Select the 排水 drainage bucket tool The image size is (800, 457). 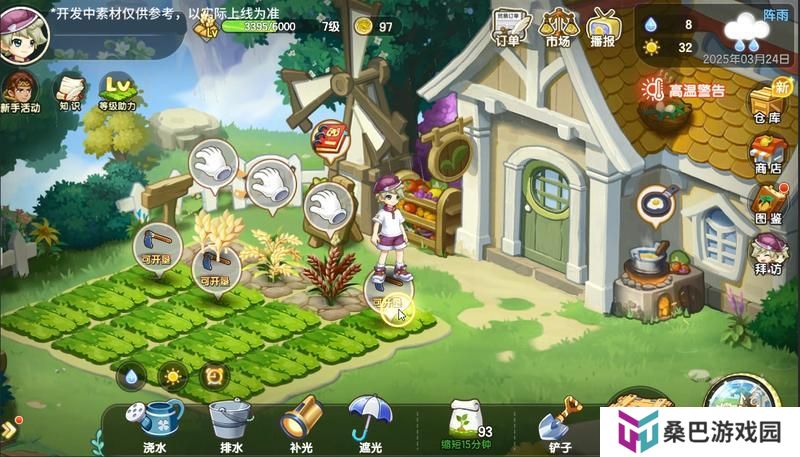pyautogui.click(x=230, y=422)
